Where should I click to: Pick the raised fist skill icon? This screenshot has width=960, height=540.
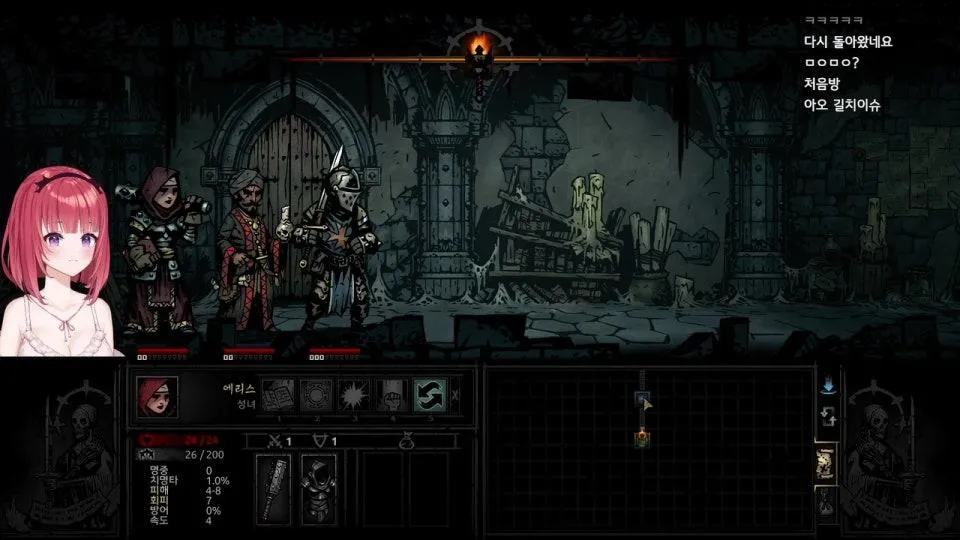[x=392, y=394]
